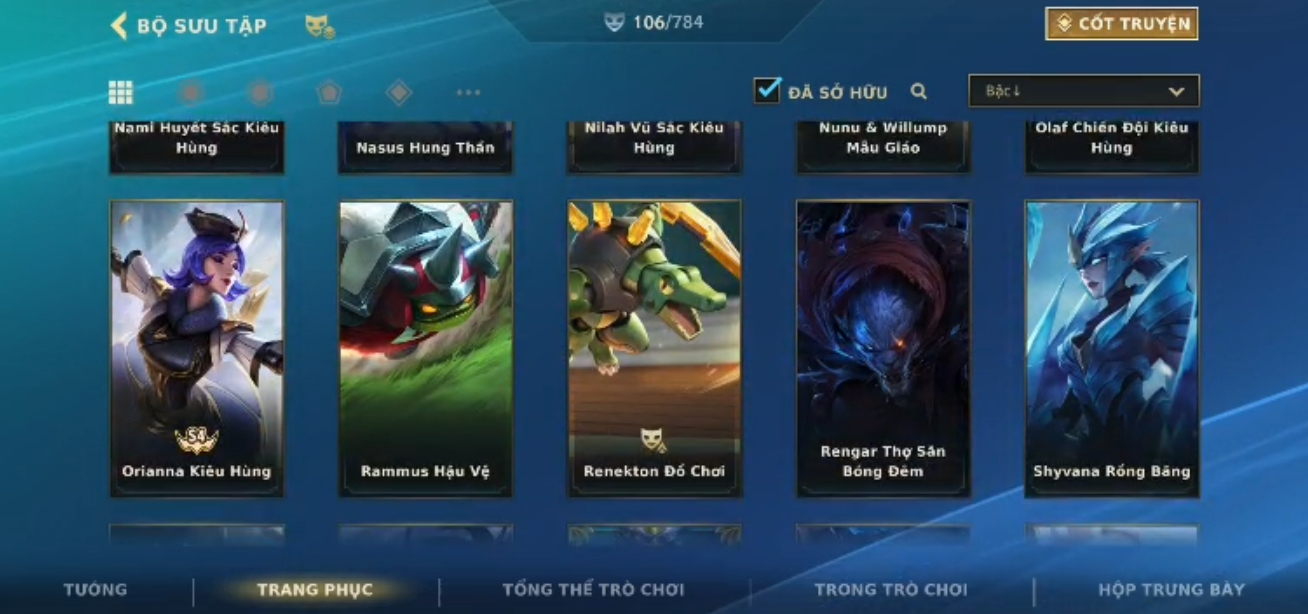Switch to the Trang Phục tab
Image resolution: width=1308 pixels, height=614 pixels.
point(315,590)
